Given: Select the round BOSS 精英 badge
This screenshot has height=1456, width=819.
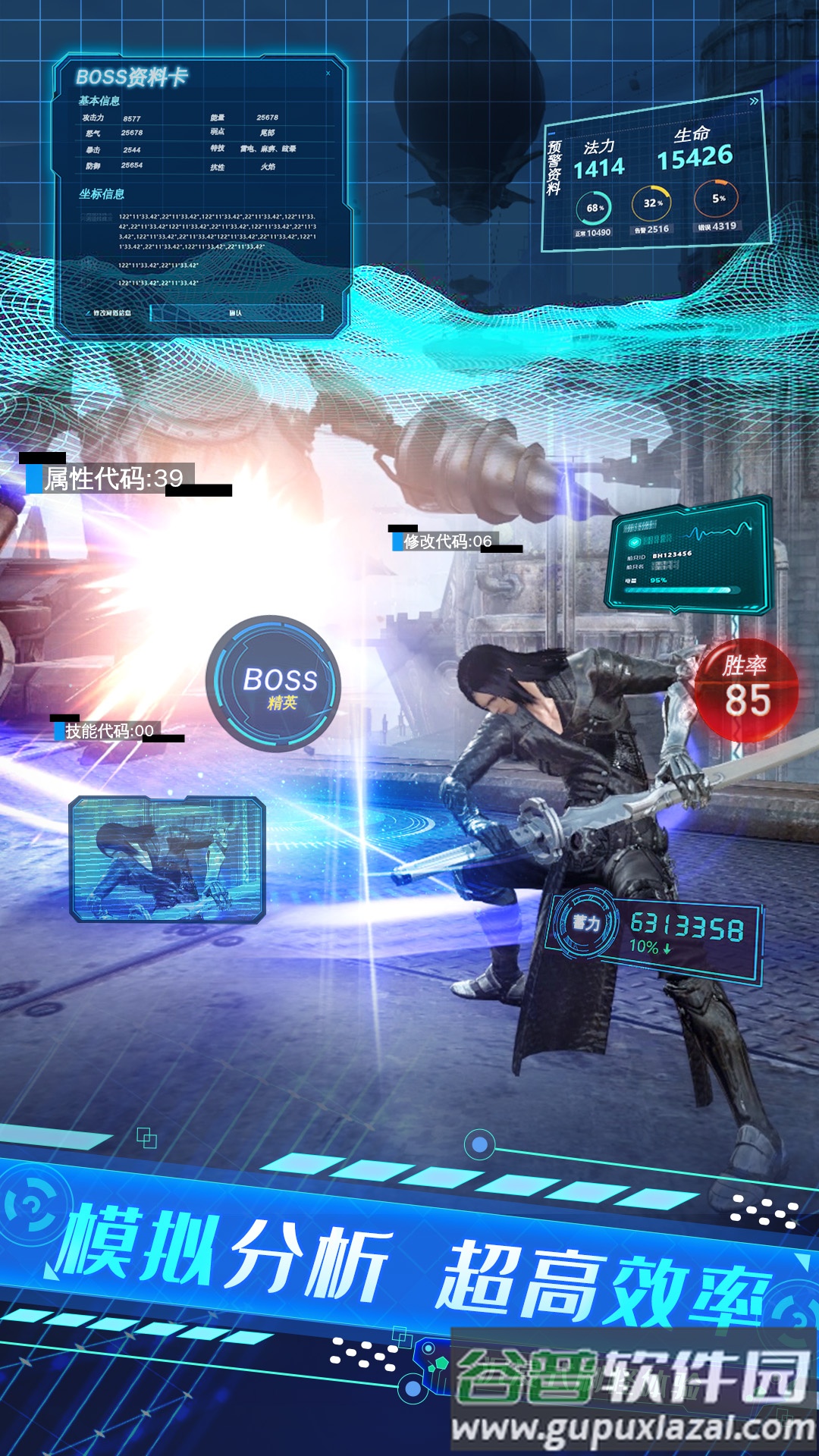Looking at the screenshot, I should pos(274,684).
